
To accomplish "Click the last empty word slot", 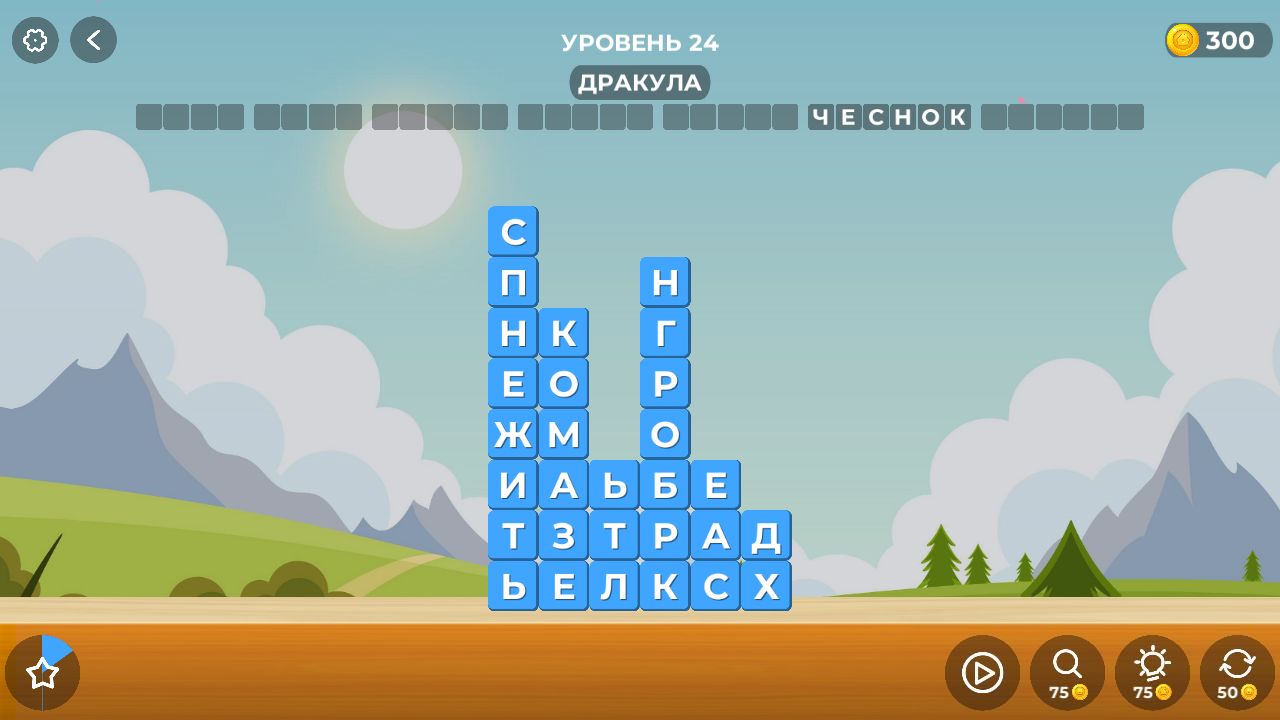I will pyautogui.click(x=1062, y=116).
